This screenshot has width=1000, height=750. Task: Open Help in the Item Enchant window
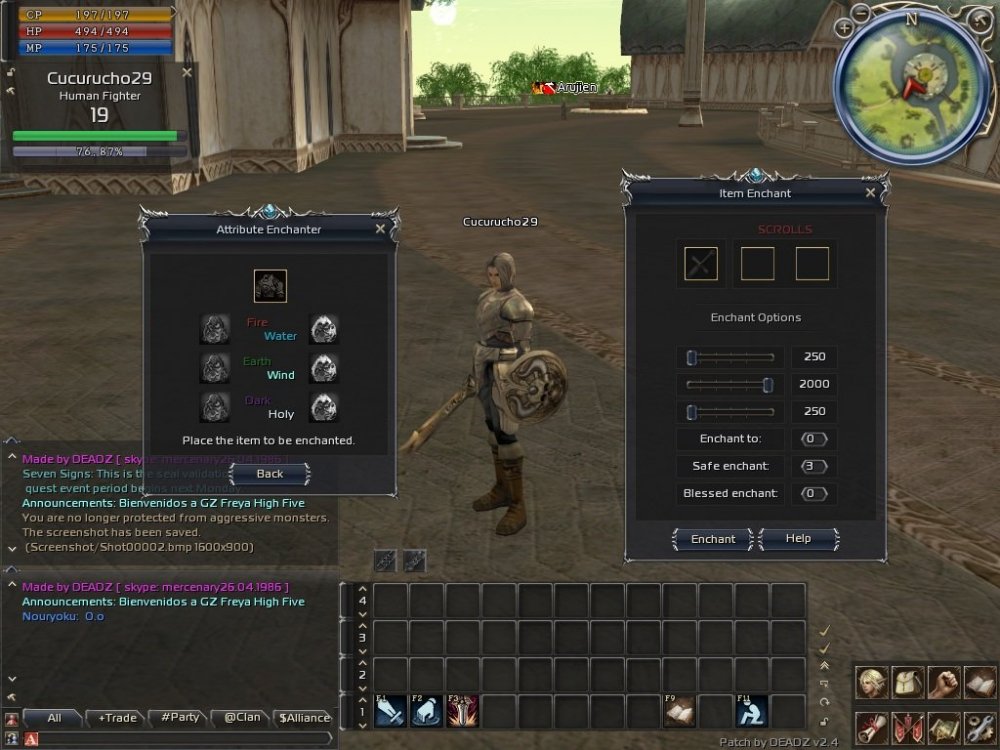[x=798, y=539]
